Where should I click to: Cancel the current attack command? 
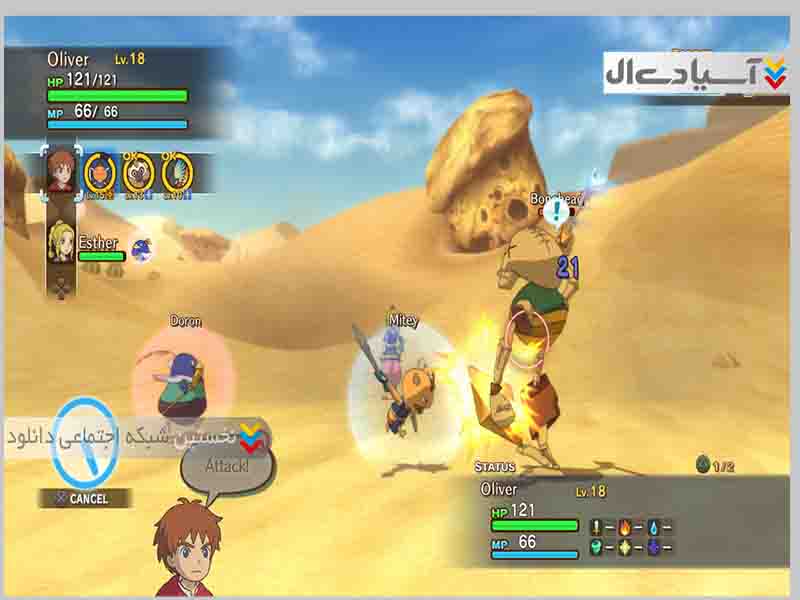86,498
